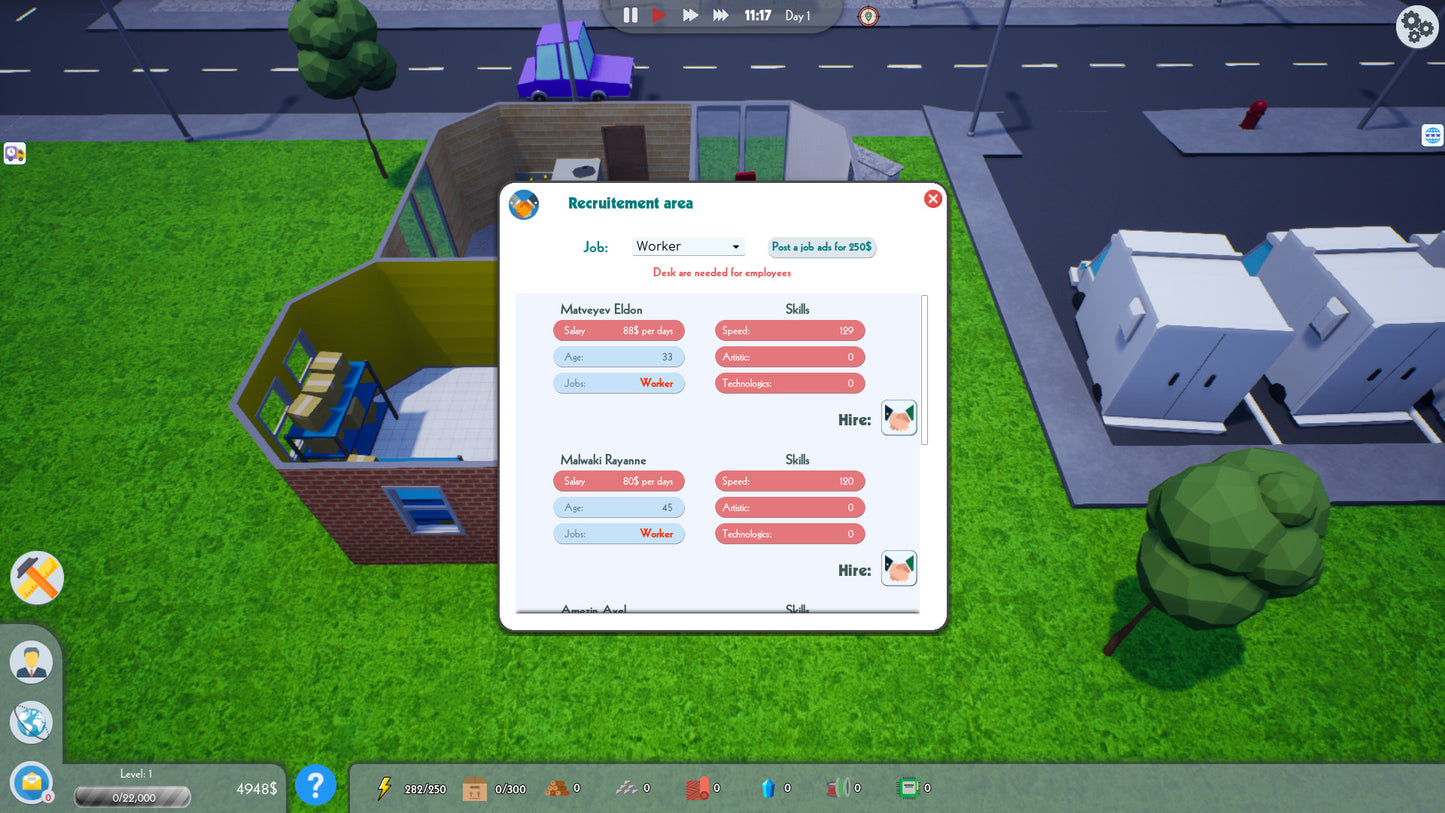Hire Malwaki Rayanne via handshake button

[x=898, y=568]
